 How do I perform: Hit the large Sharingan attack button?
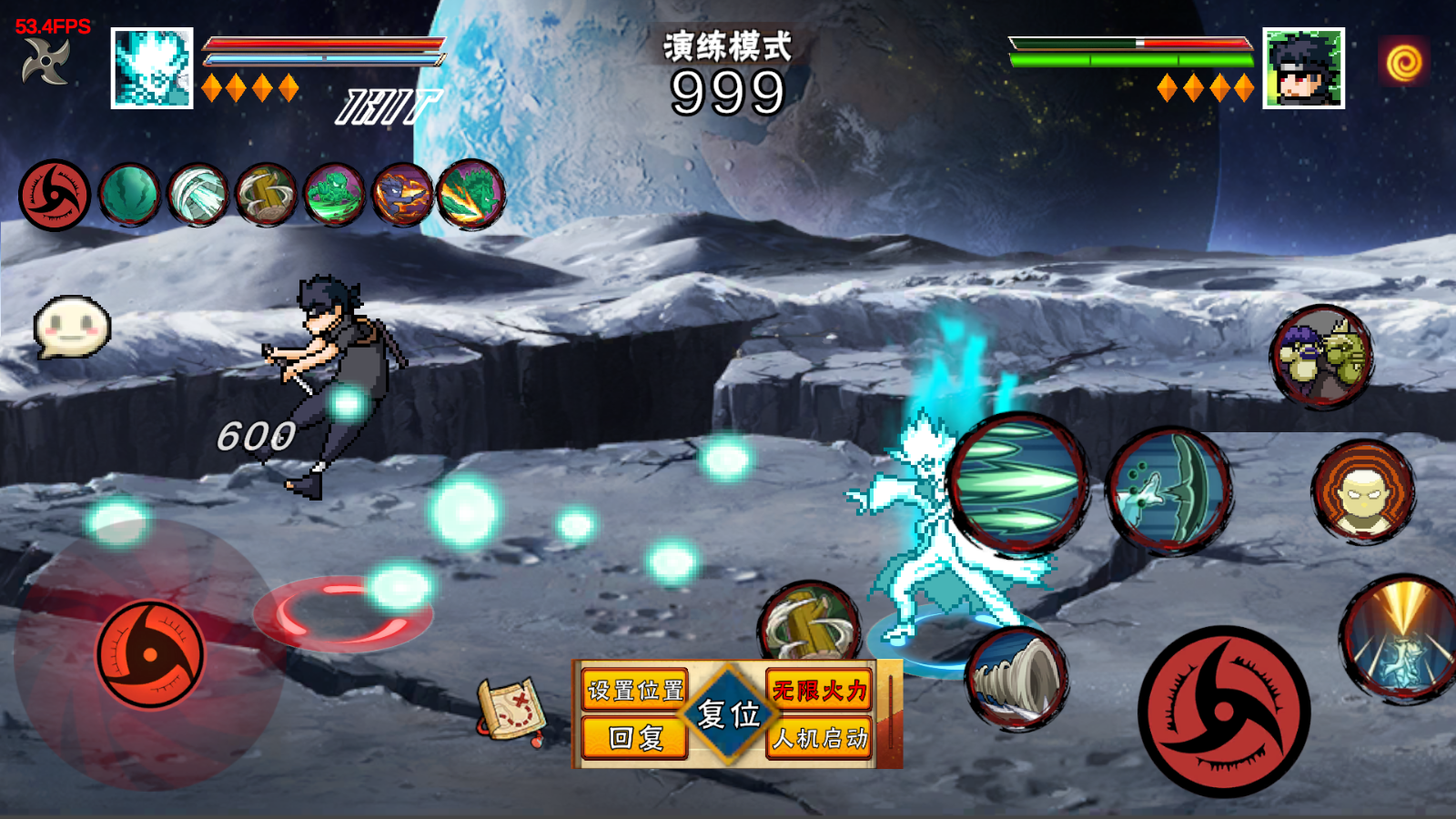[x=1224, y=713]
